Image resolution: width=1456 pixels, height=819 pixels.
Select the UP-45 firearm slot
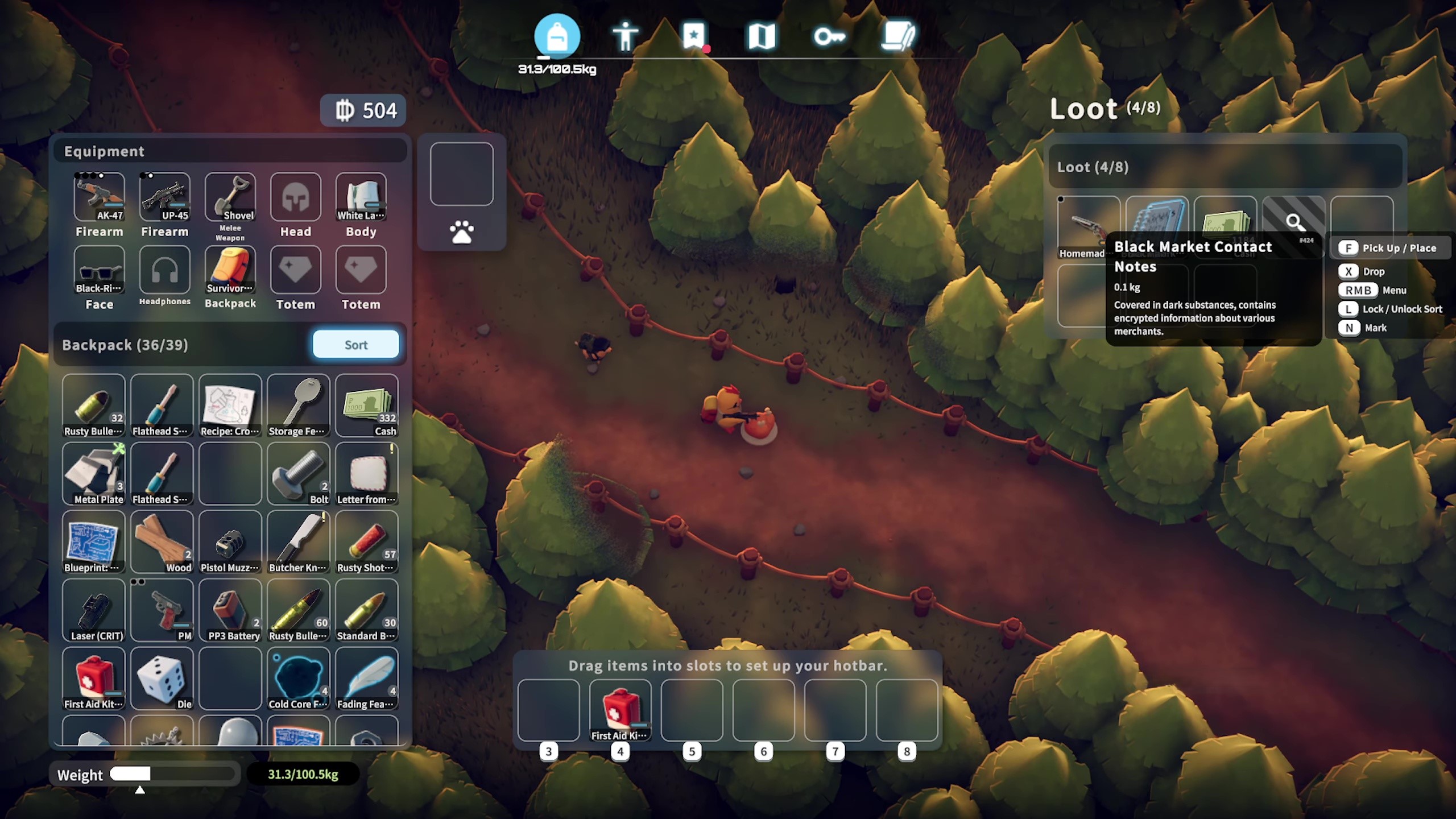(164, 197)
